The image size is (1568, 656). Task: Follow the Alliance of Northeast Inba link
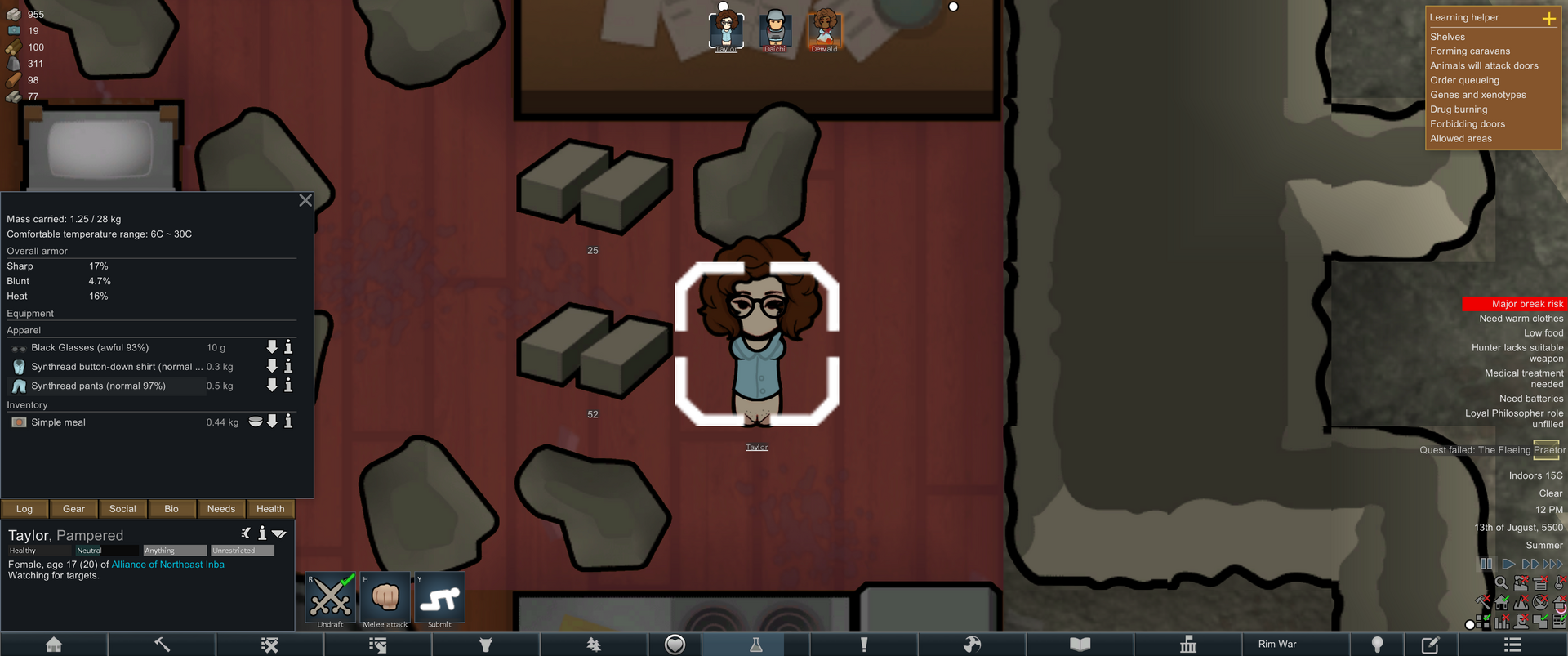coord(167,564)
